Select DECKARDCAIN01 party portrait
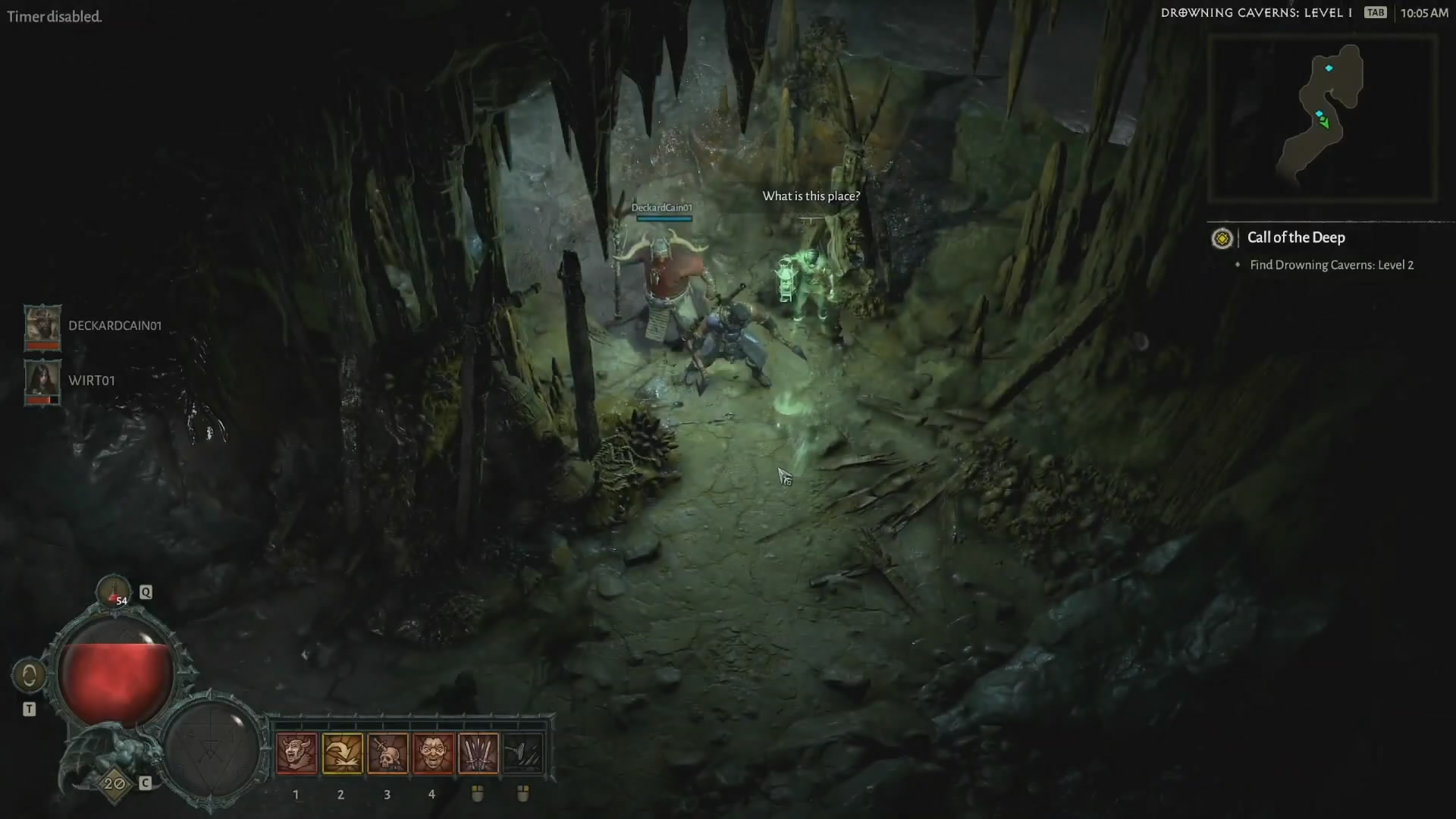Image resolution: width=1456 pixels, height=819 pixels. click(42, 326)
